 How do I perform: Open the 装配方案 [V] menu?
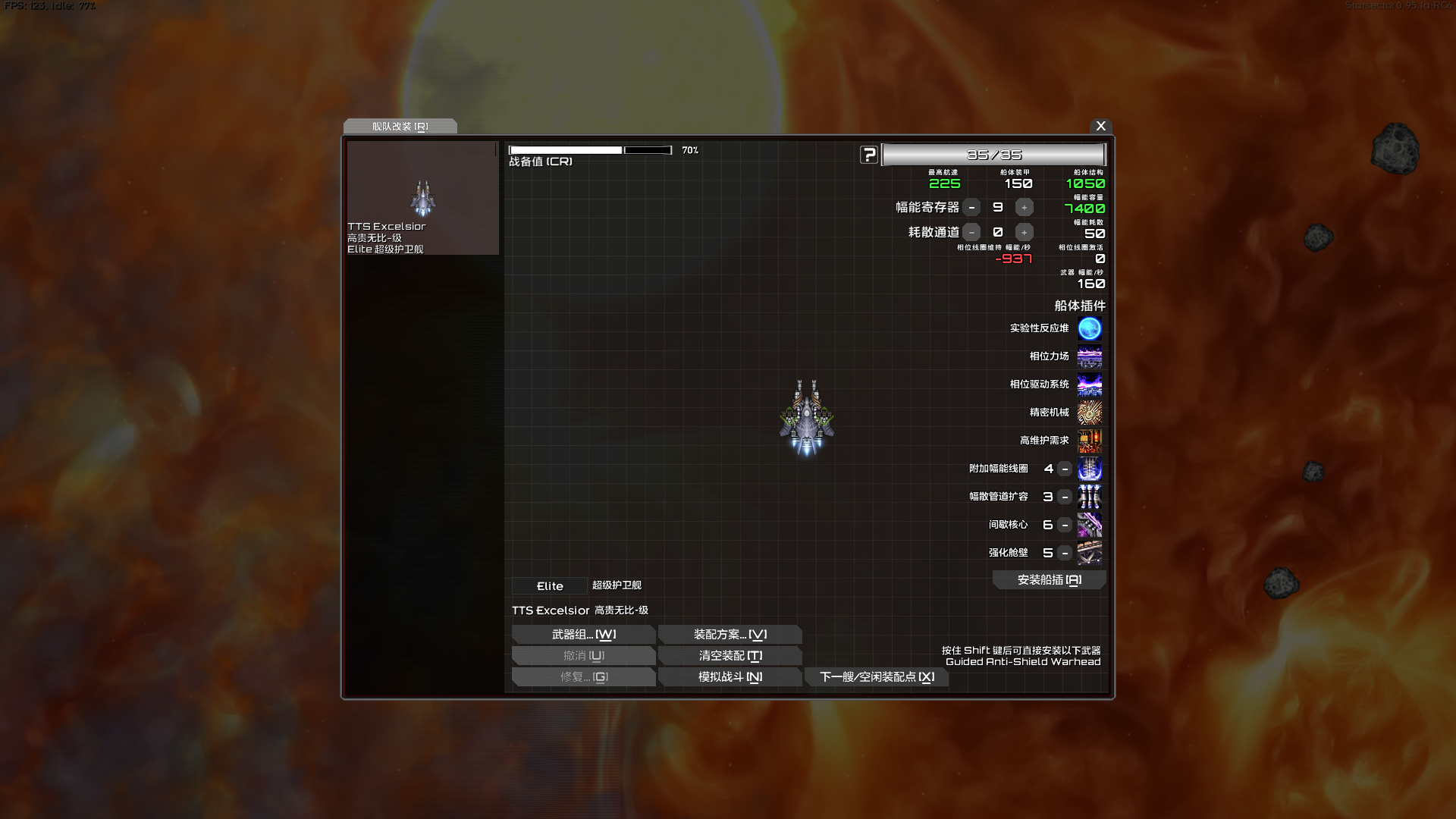coord(730,635)
